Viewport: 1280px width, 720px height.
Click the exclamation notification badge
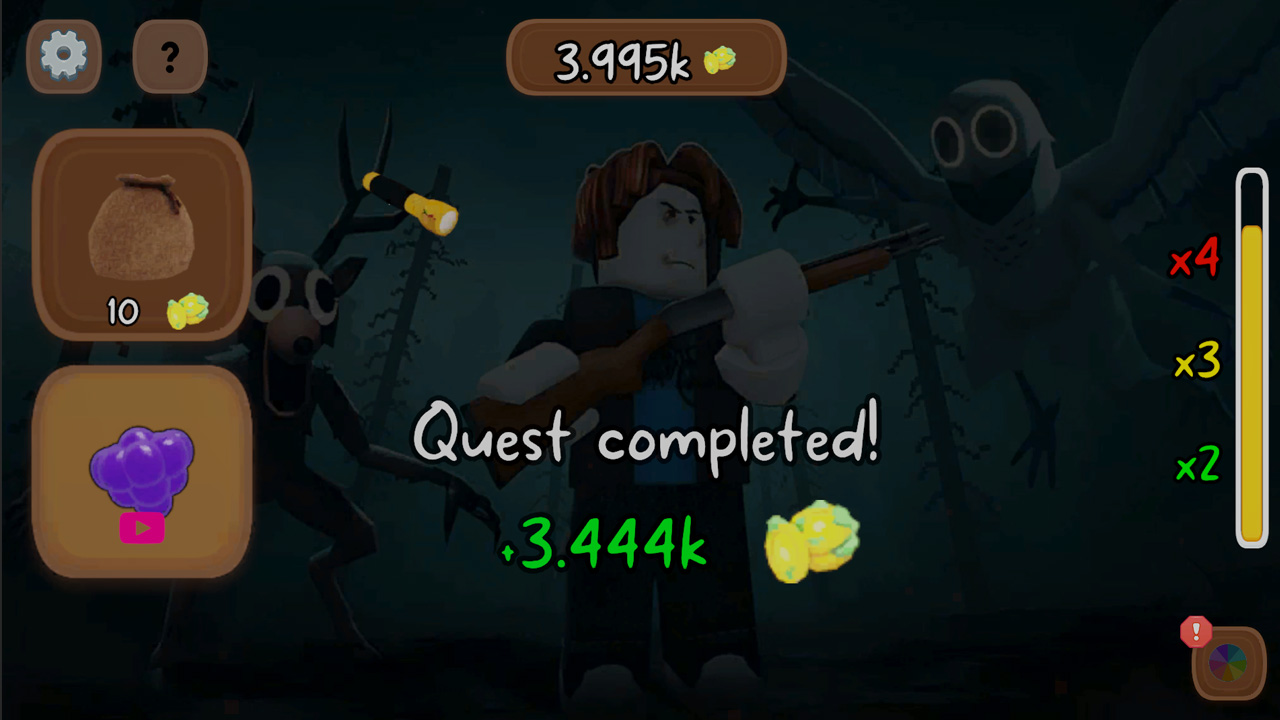(1194, 630)
